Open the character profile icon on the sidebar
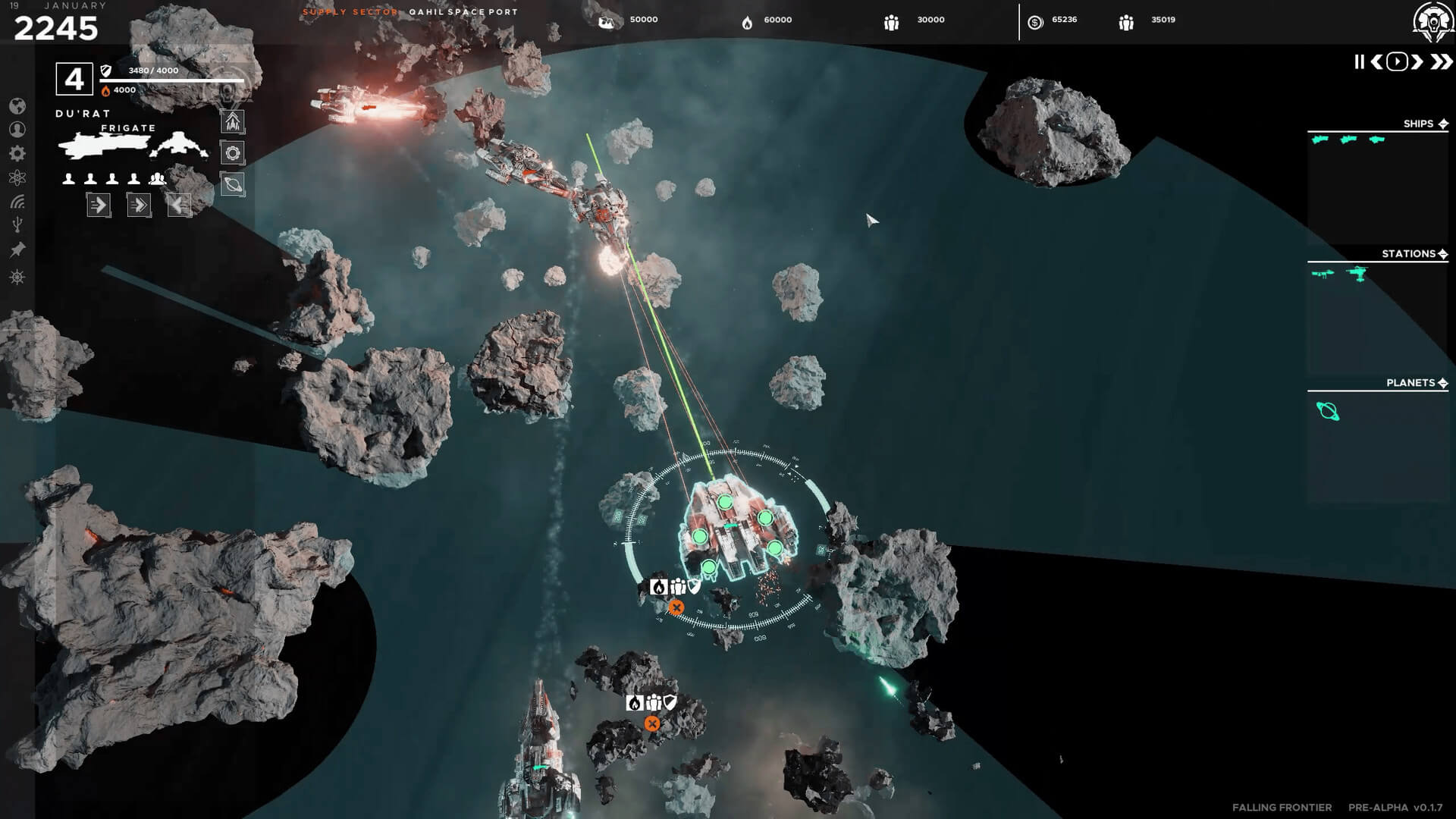The image size is (1456, 819). [17, 129]
